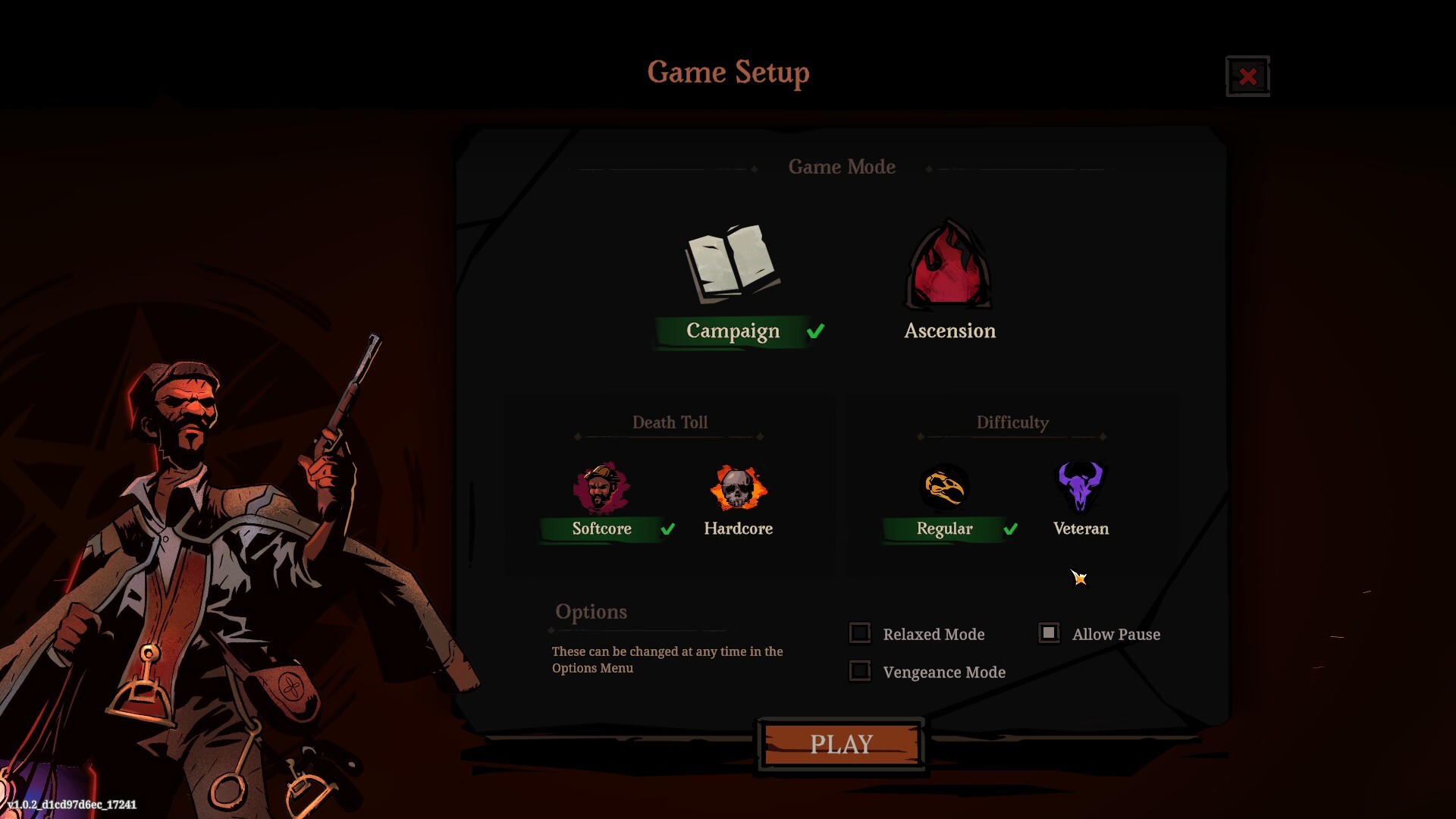Click the checkmark next to Regular difficulty
This screenshot has height=819, width=1456.
click(x=1009, y=529)
